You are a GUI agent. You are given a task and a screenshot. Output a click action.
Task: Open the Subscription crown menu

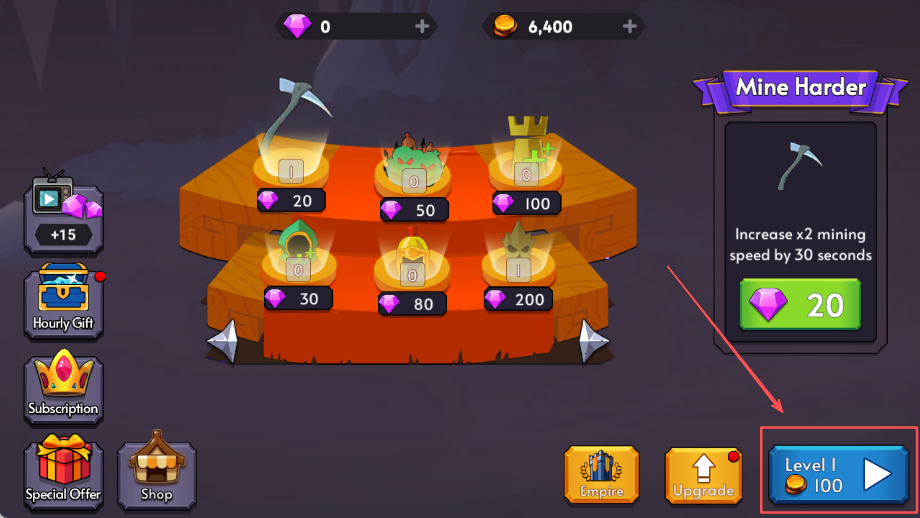[x=64, y=385]
